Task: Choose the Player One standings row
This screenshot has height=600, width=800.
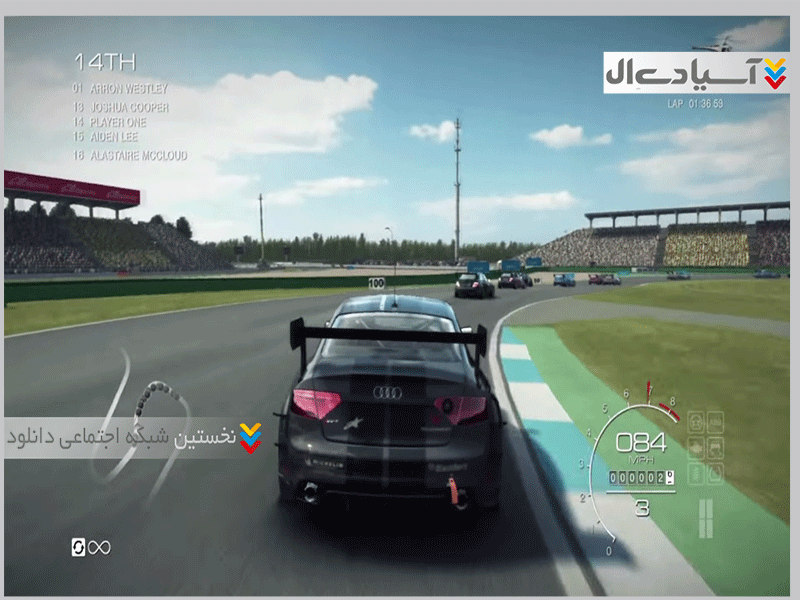Action: click(119, 121)
